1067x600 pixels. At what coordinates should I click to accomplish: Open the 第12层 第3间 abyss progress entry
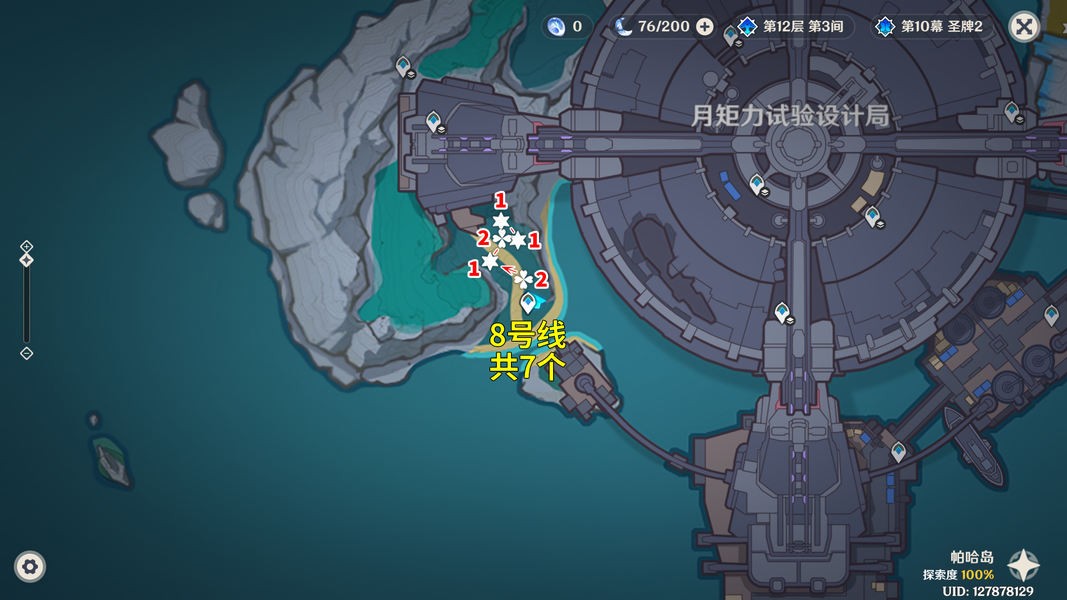[x=795, y=27]
